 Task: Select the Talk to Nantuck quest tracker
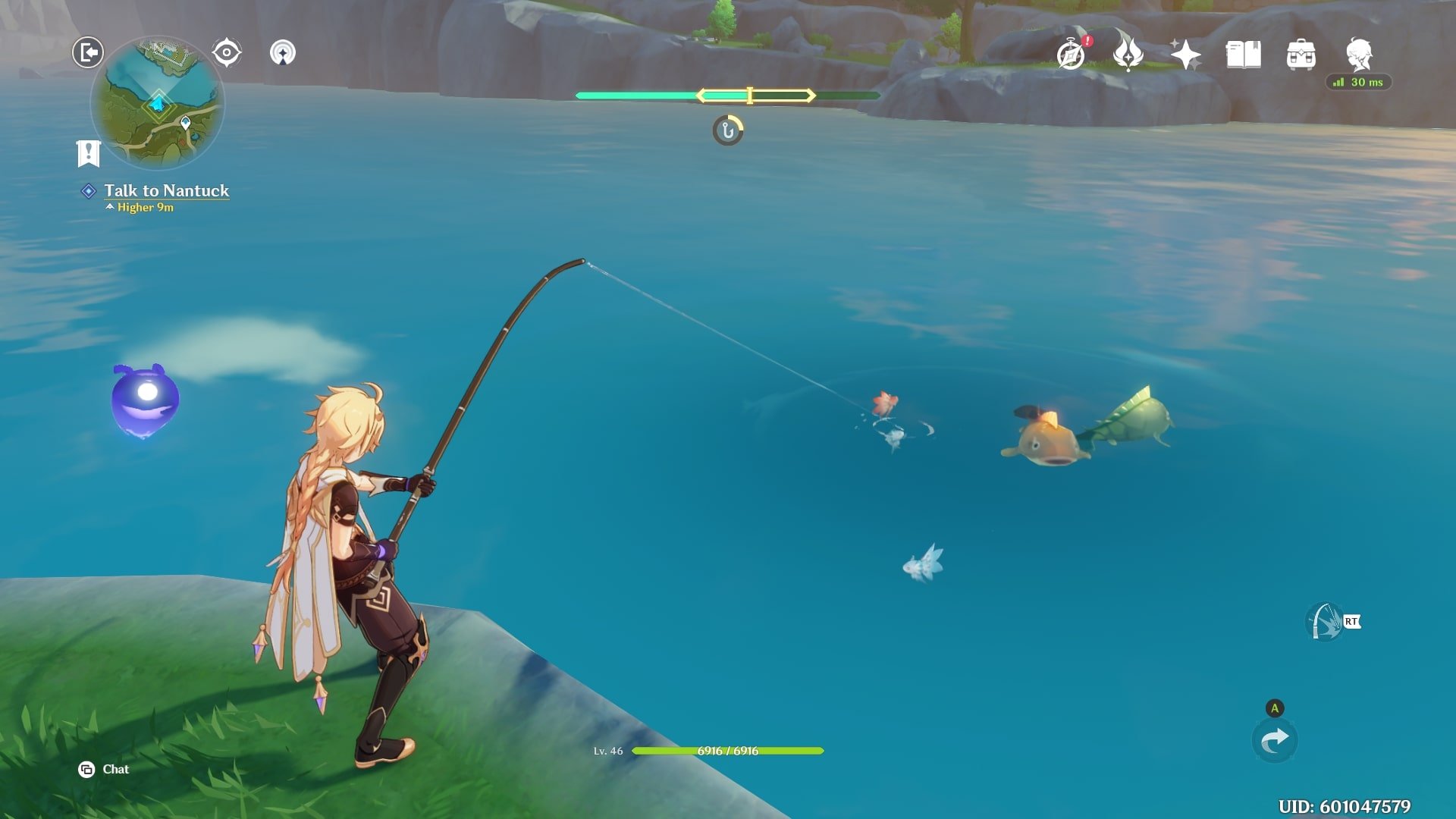[166, 191]
